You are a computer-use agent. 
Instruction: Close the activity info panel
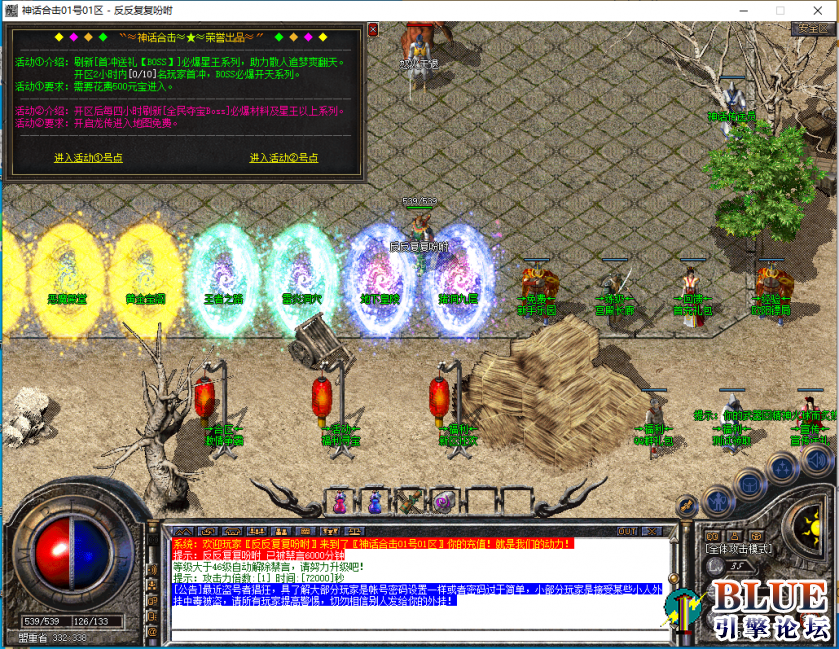coord(373,30)
